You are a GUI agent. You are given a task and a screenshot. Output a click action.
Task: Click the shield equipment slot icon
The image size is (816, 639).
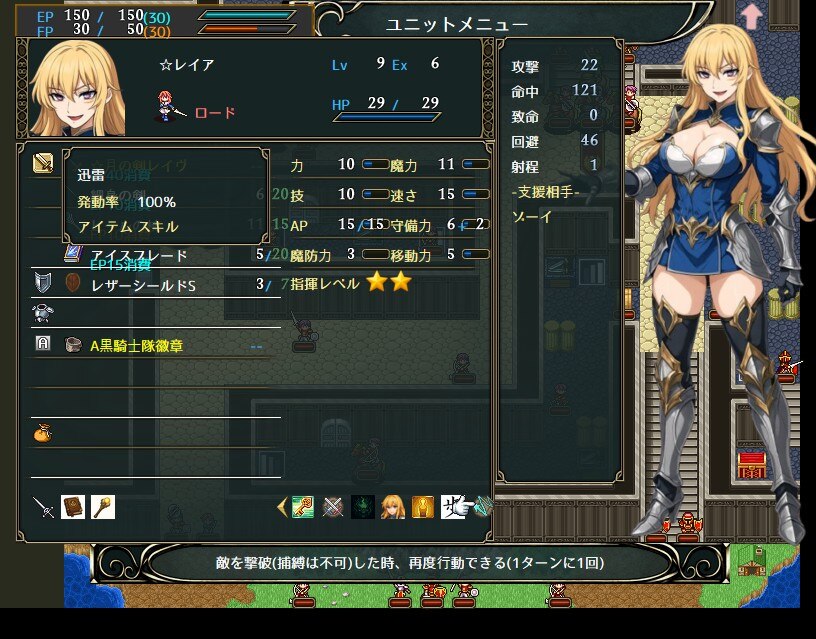point(43,283)
